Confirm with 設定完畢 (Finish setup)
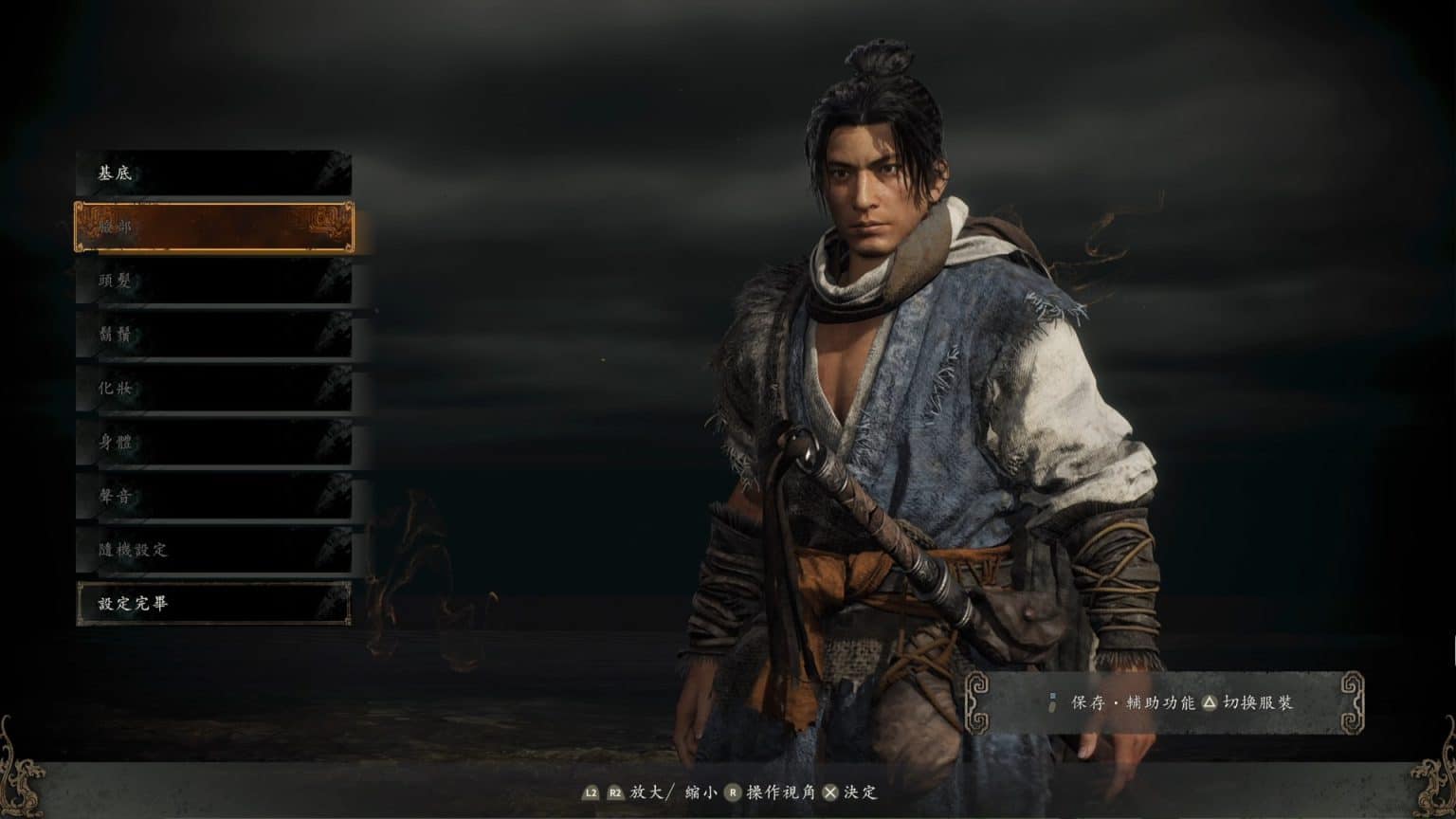This screenshot has height=819, width=1456. coord(213,603)
